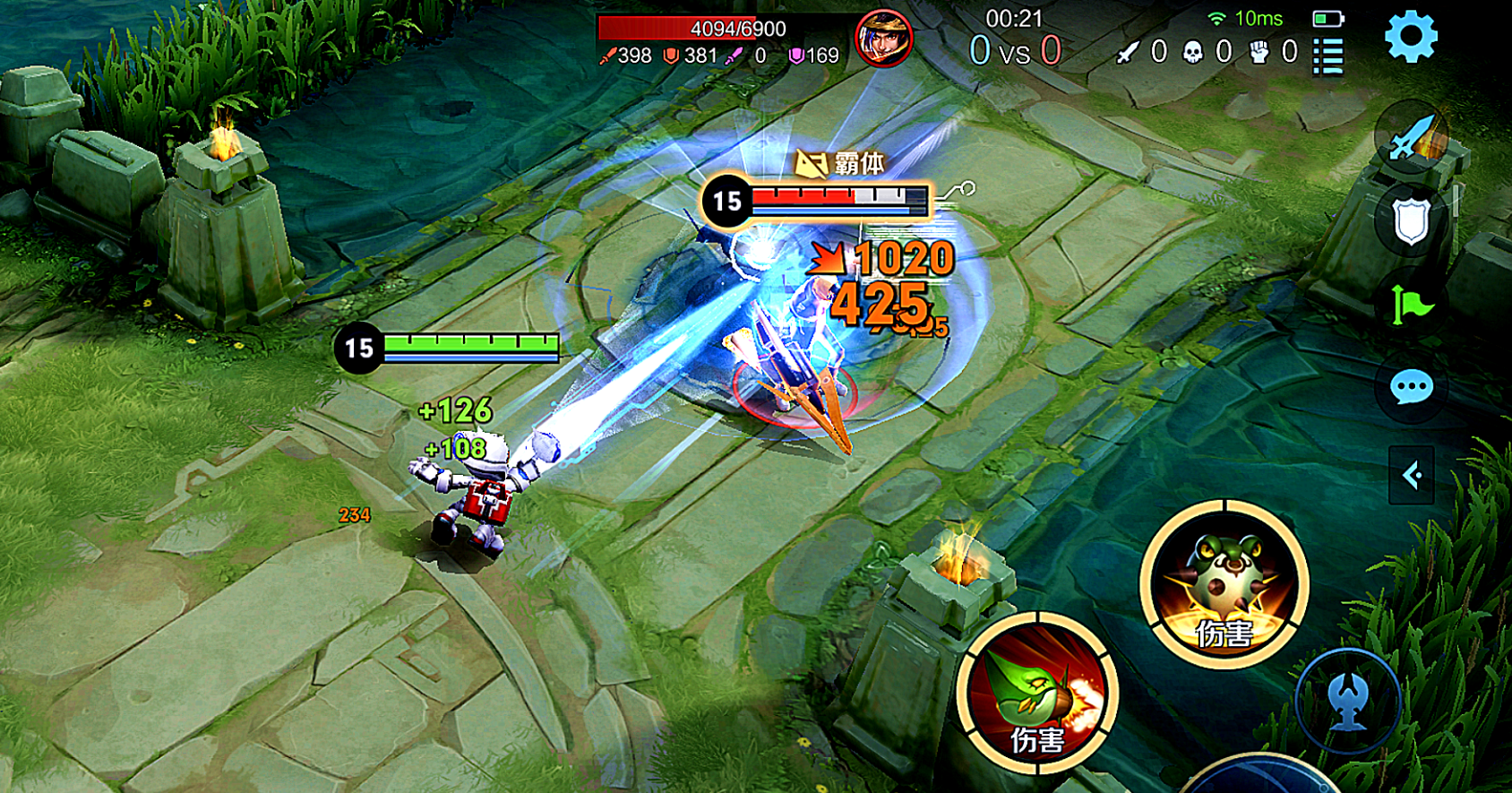Activate the frog bomb damage skill
The width and height of the screenshot is (1512, 793).
[x=1224, y=584]
